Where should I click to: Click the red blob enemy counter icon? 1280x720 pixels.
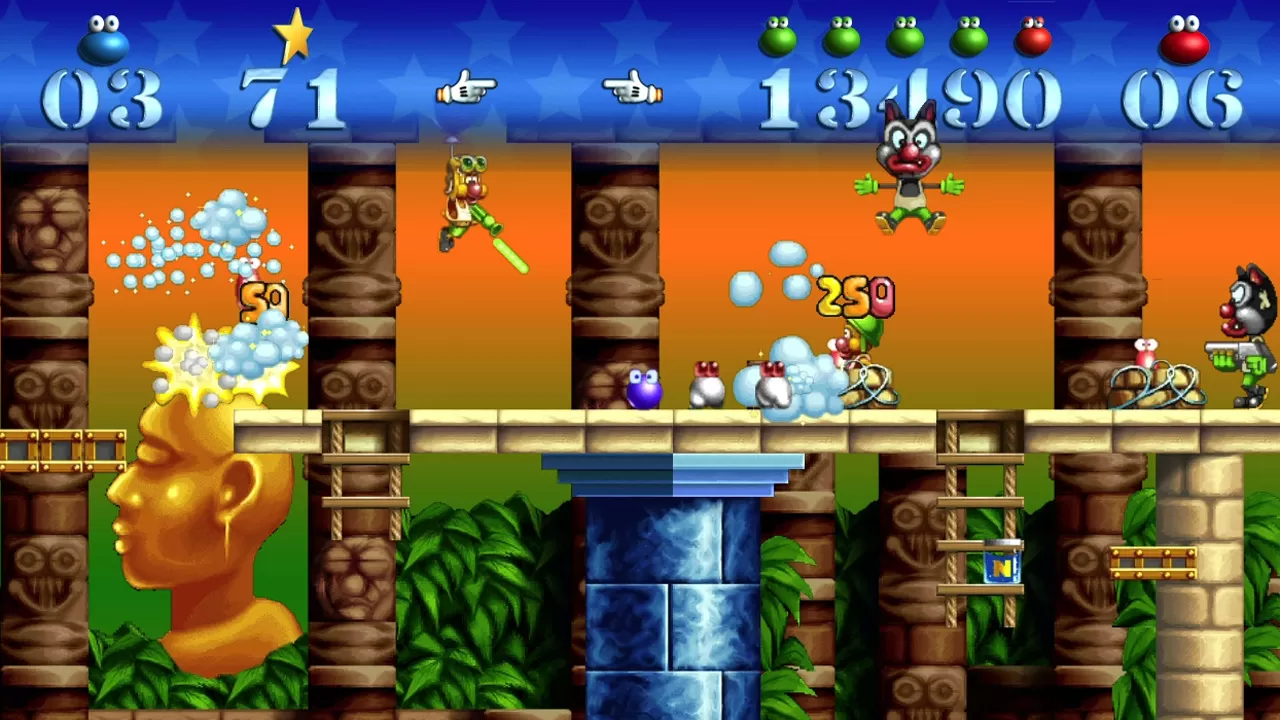click(1184, 42)
